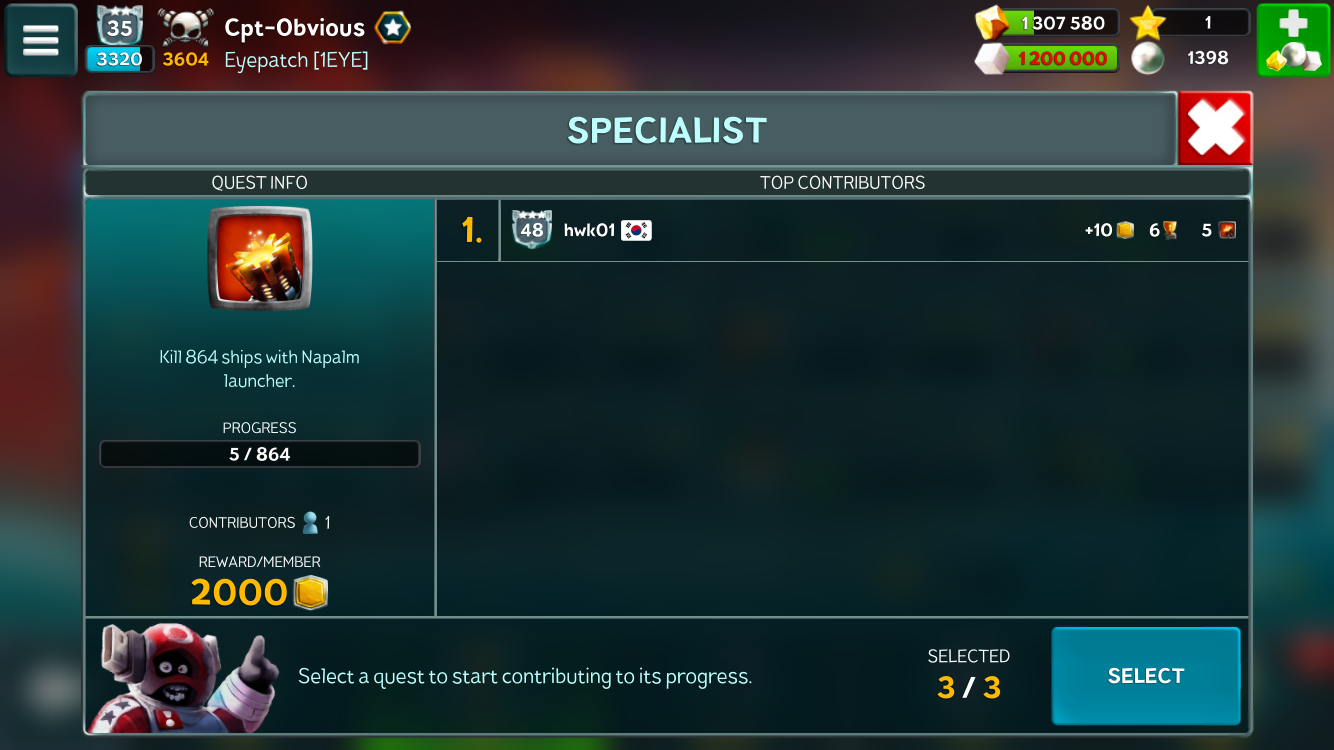The image size is (1334, 750).
Task: Close the Specialist quest window
Action: 1215,129
